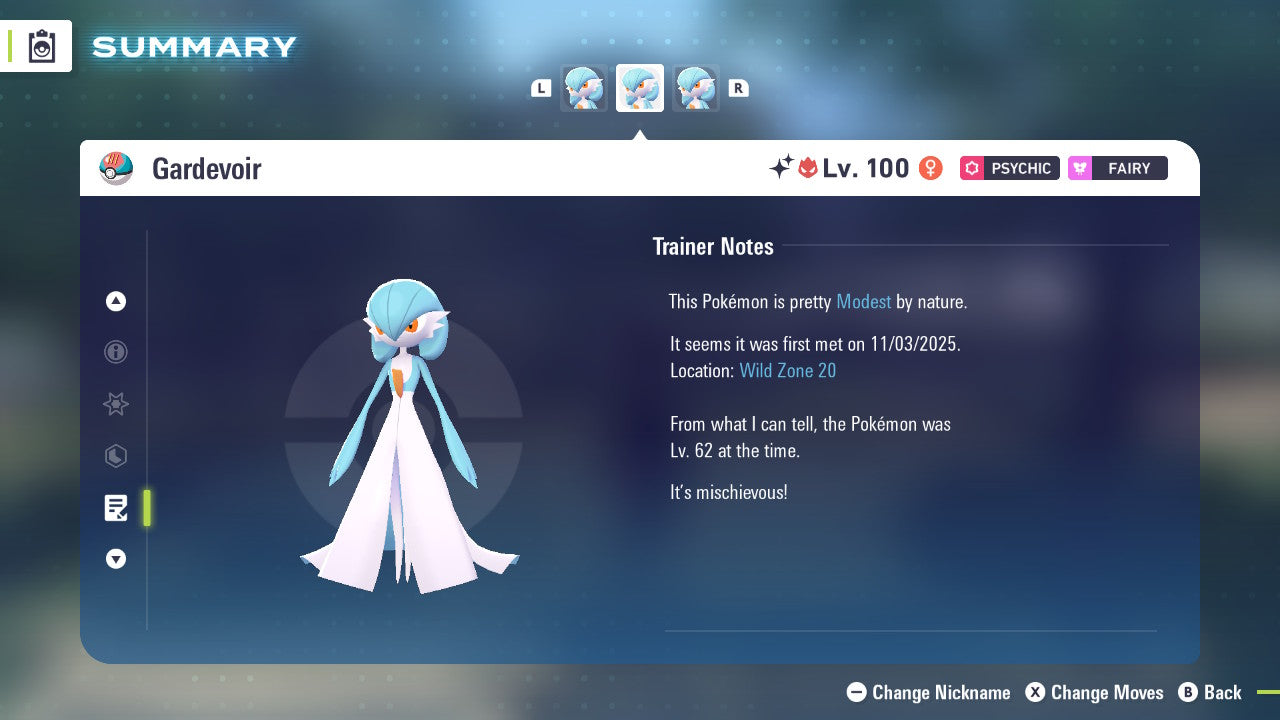Click the Poké Ball icon beside Gardevoir
1280x720 pixels.
coord(116,168)
